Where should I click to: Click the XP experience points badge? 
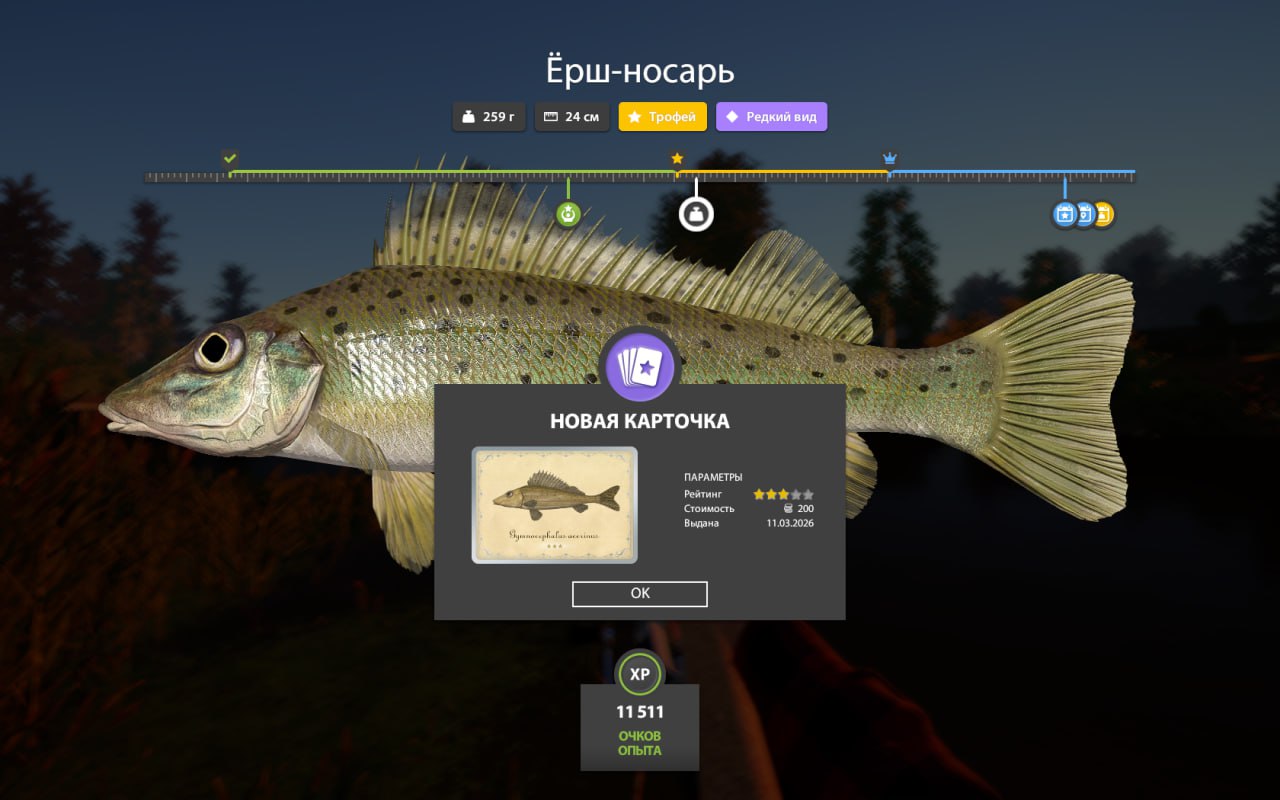640,674
